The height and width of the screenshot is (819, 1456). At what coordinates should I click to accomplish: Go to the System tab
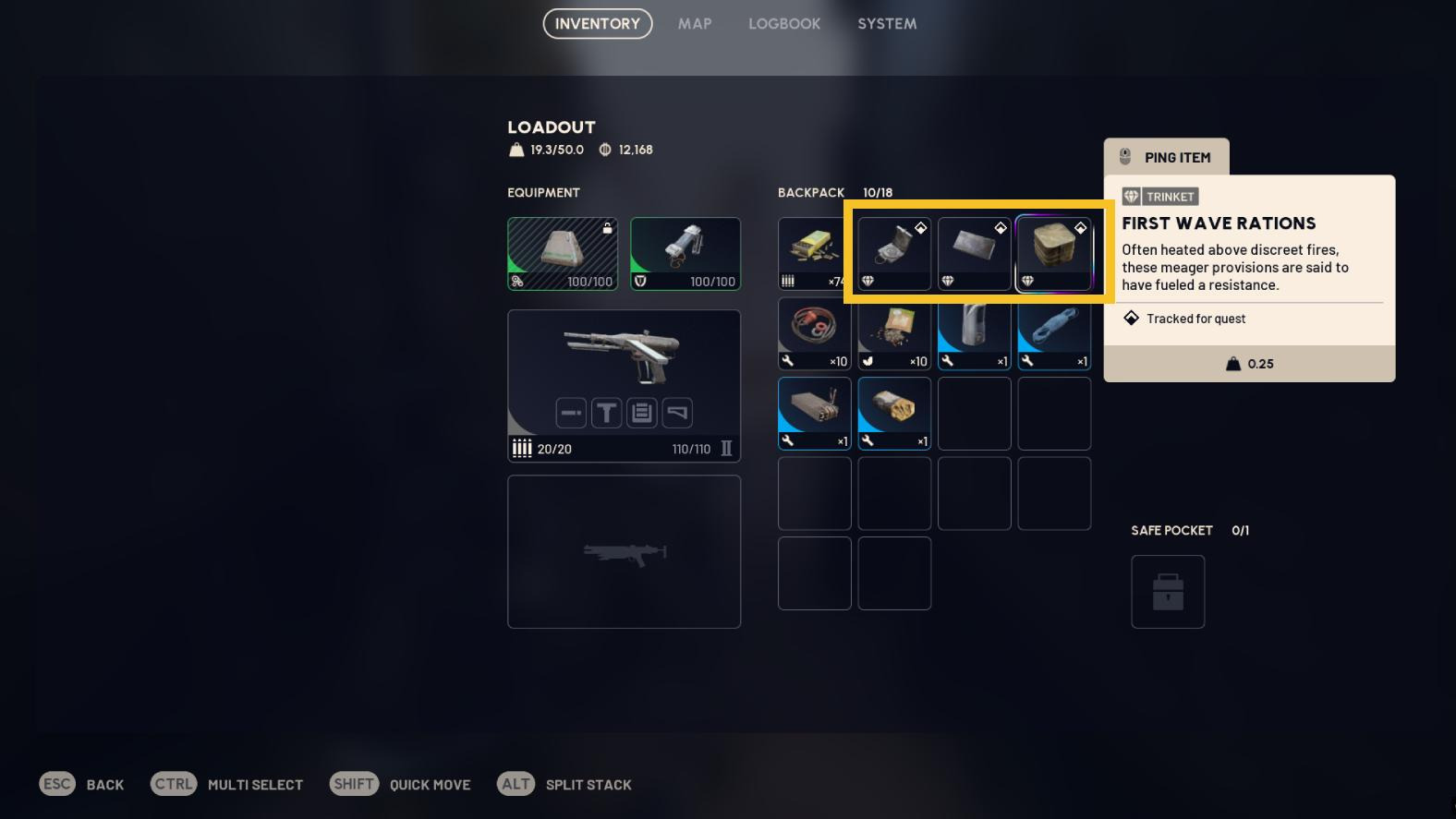[x=887, y=24]
